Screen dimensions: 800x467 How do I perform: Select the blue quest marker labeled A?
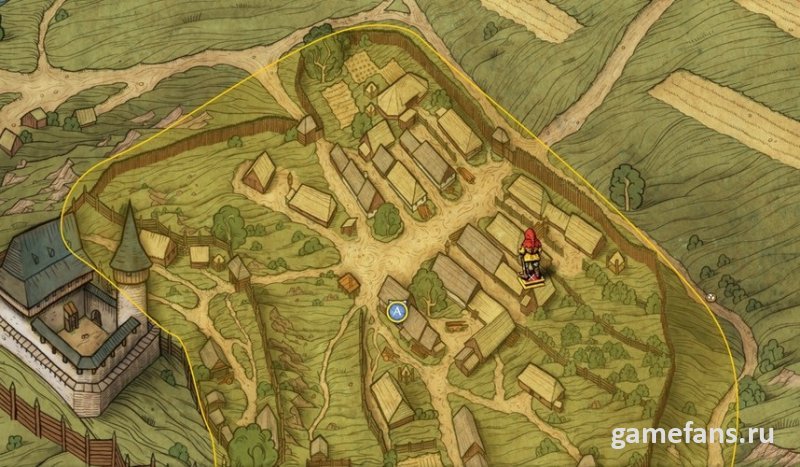[397, 312]
